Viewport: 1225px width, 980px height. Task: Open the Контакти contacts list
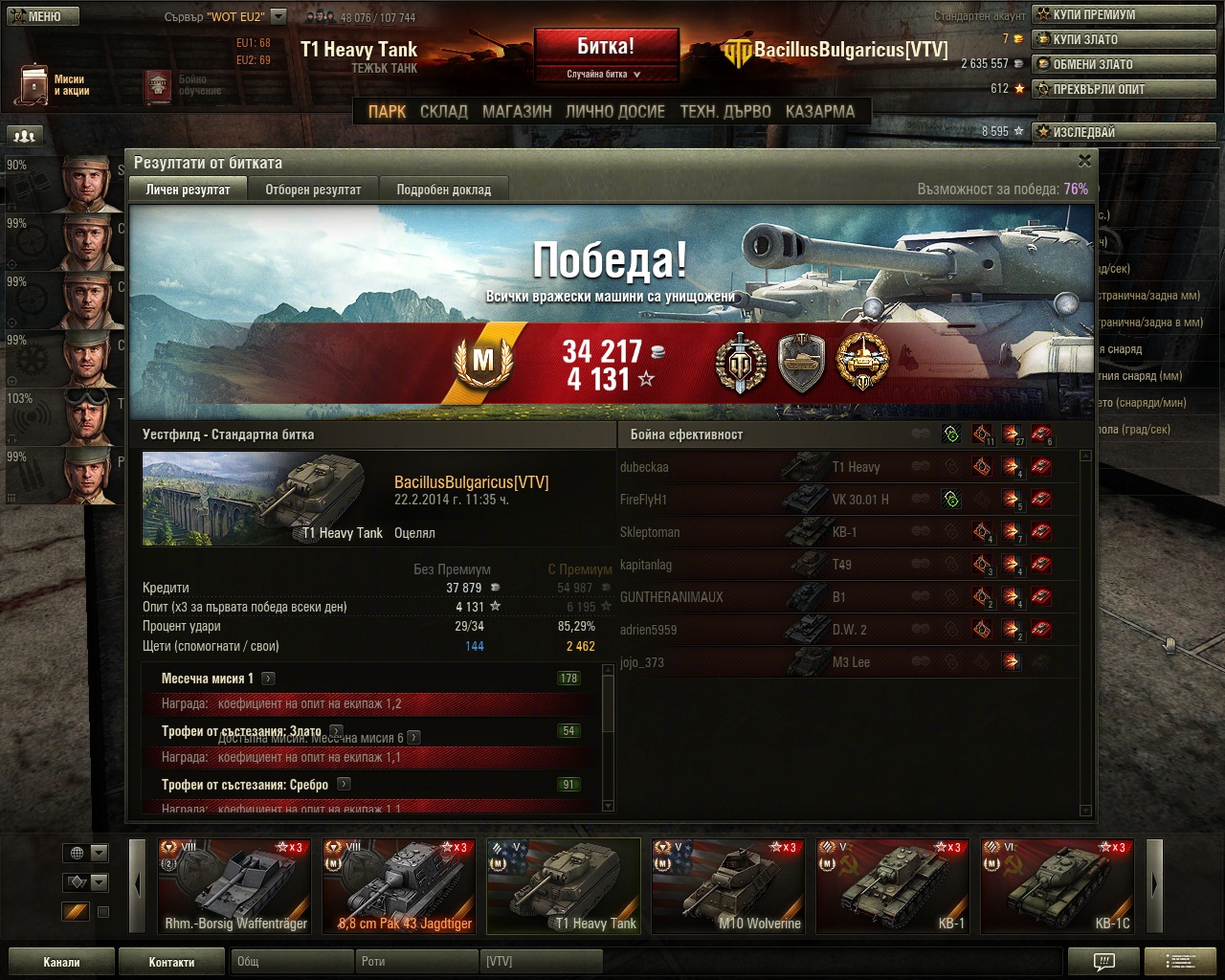(x=171, y=962)
